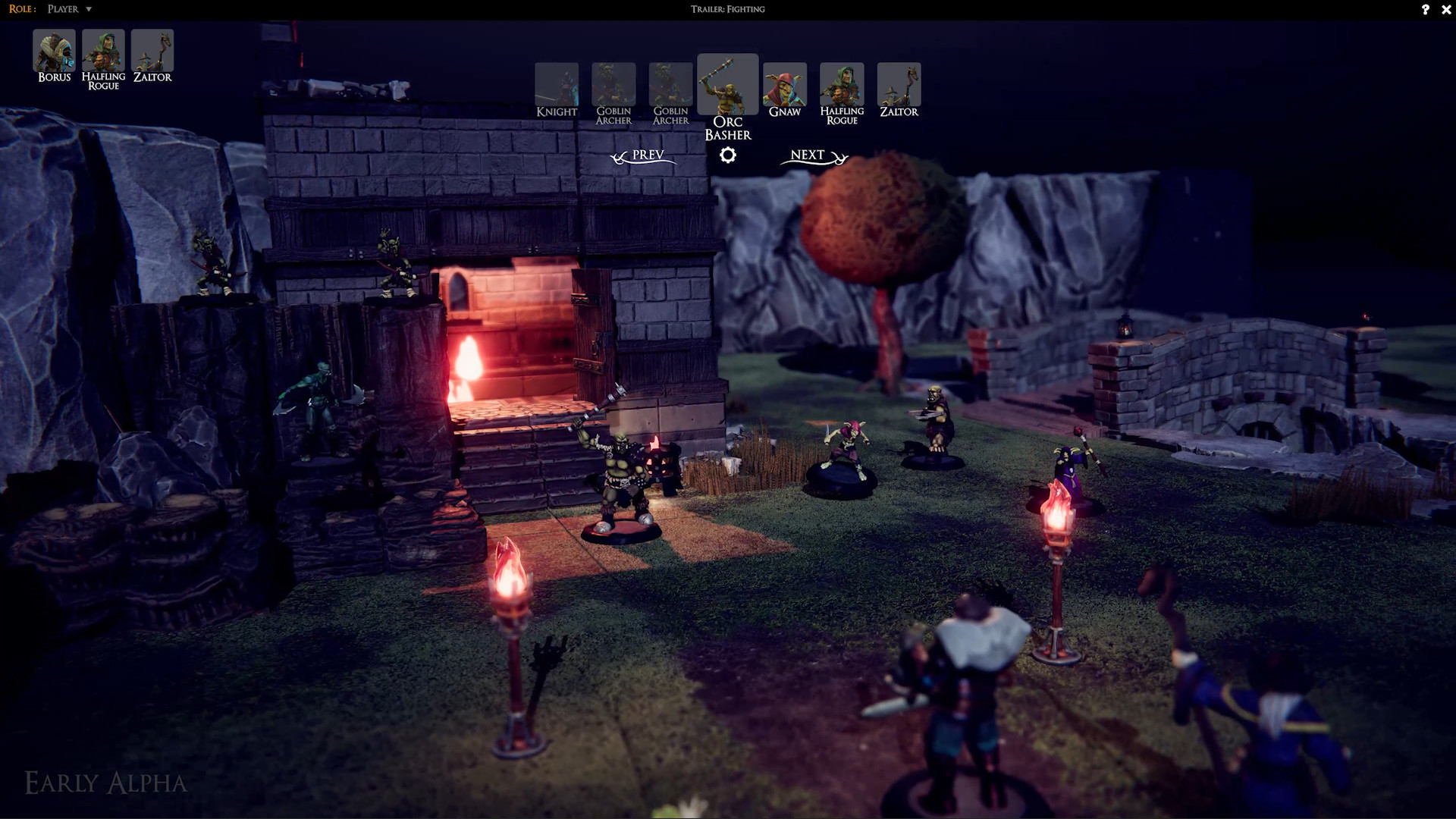Close the Trailer: Fighting view

pos(1446,10)
